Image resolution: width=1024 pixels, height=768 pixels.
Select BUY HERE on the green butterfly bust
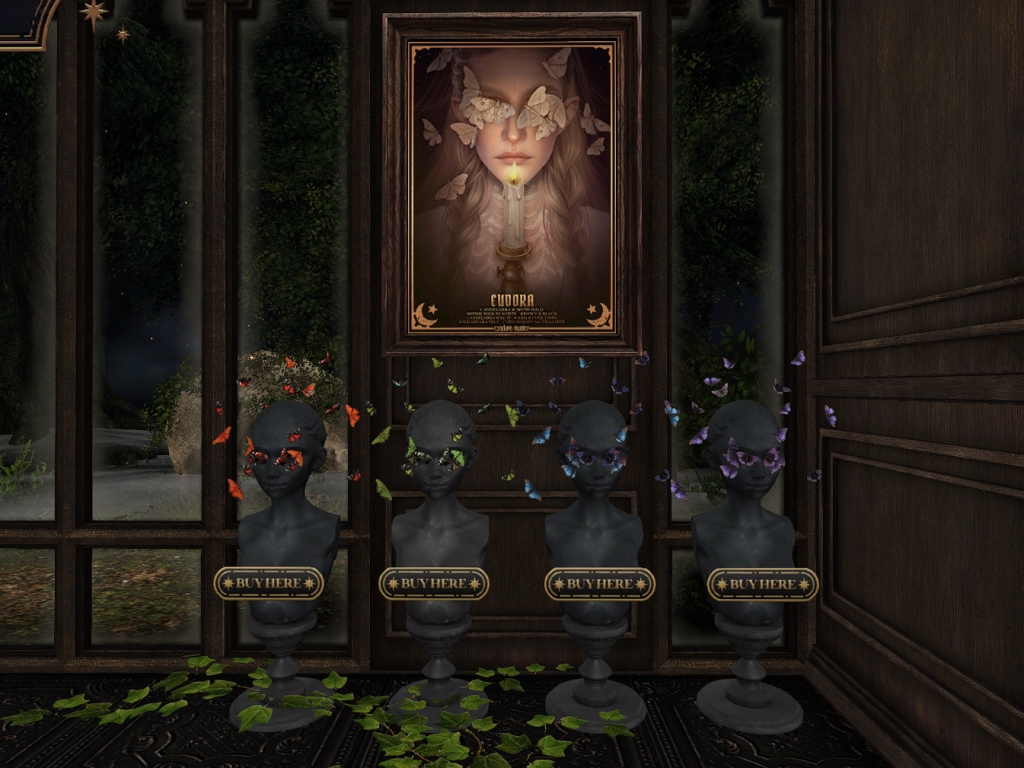[x=434, y=584]
